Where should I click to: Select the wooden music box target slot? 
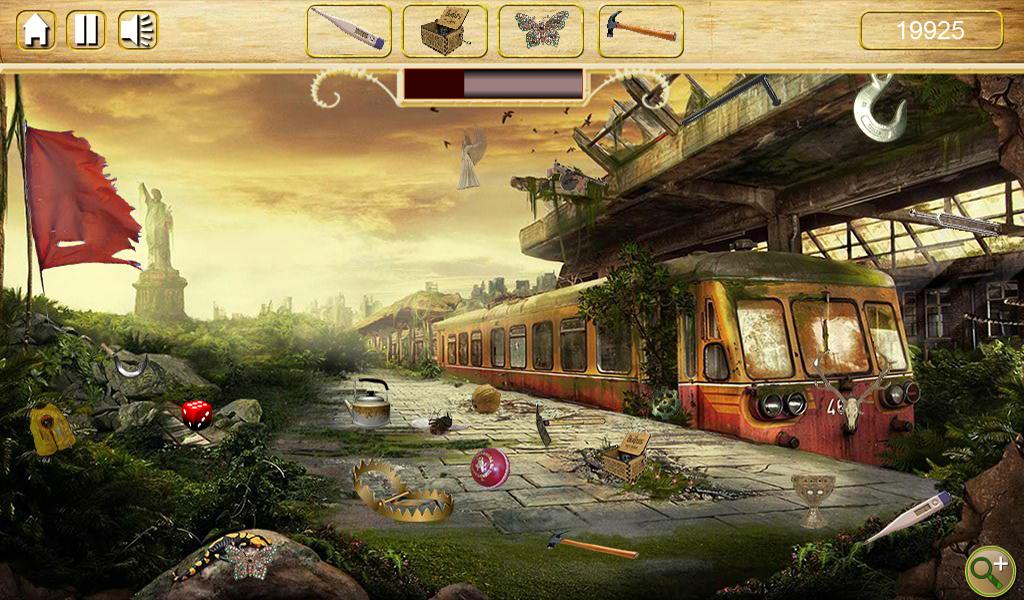(x=444, y=31)
